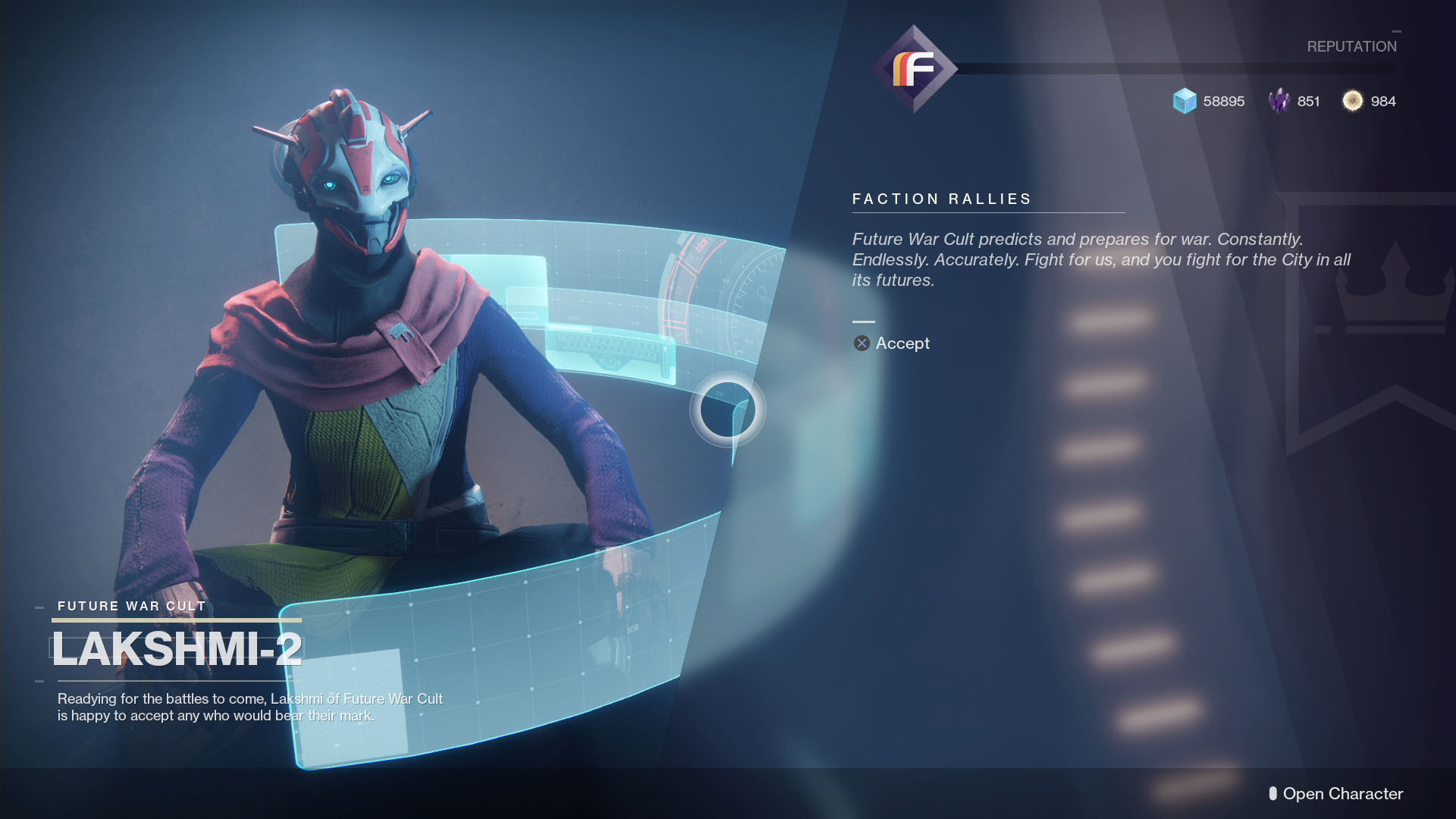
Task: Accept the Future War Cult allegiance
Action: pyautogui.click(x=902, y=343)
